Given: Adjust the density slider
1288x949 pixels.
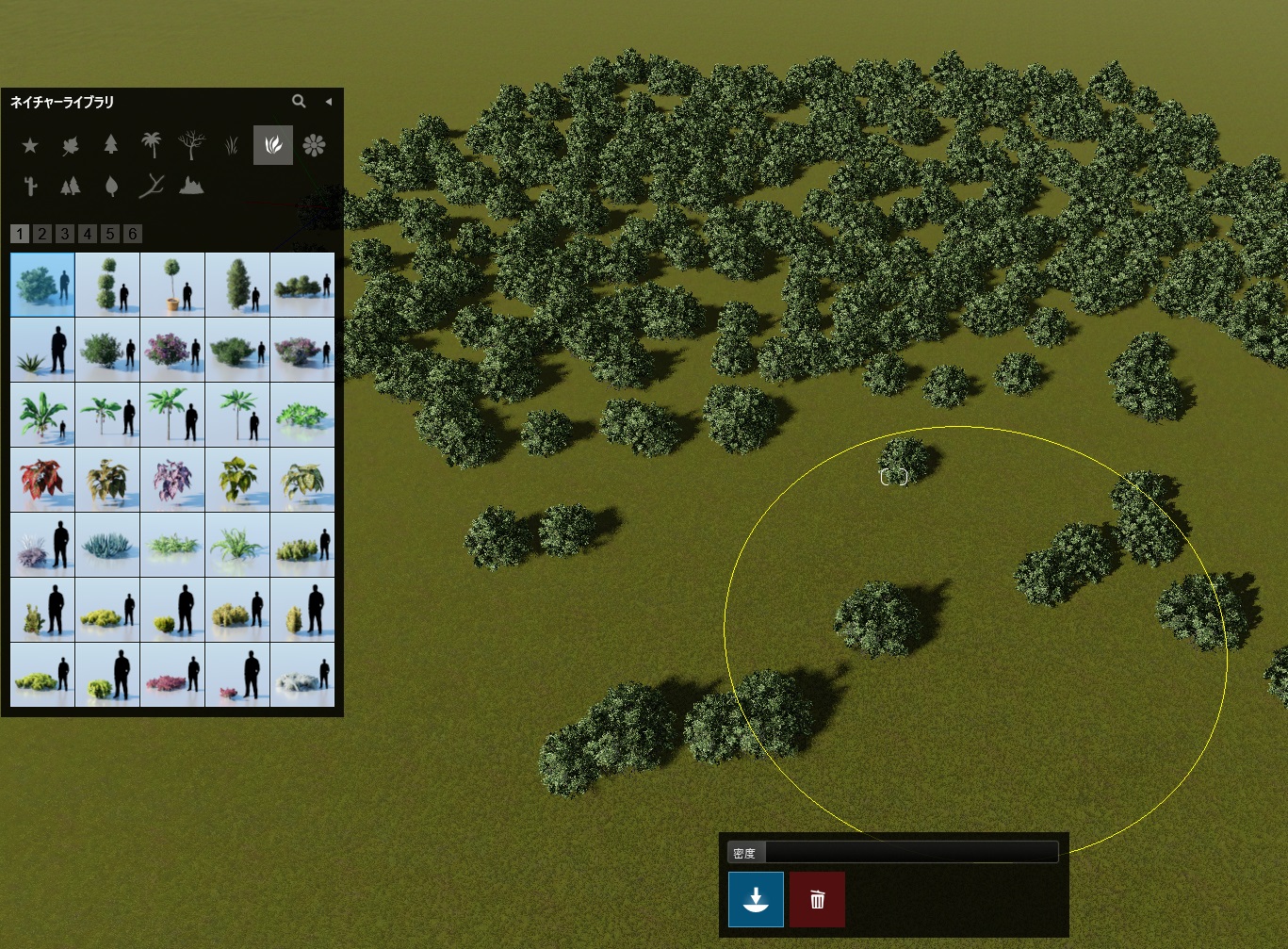Looking at the screenshot, I should click(910, 853).
